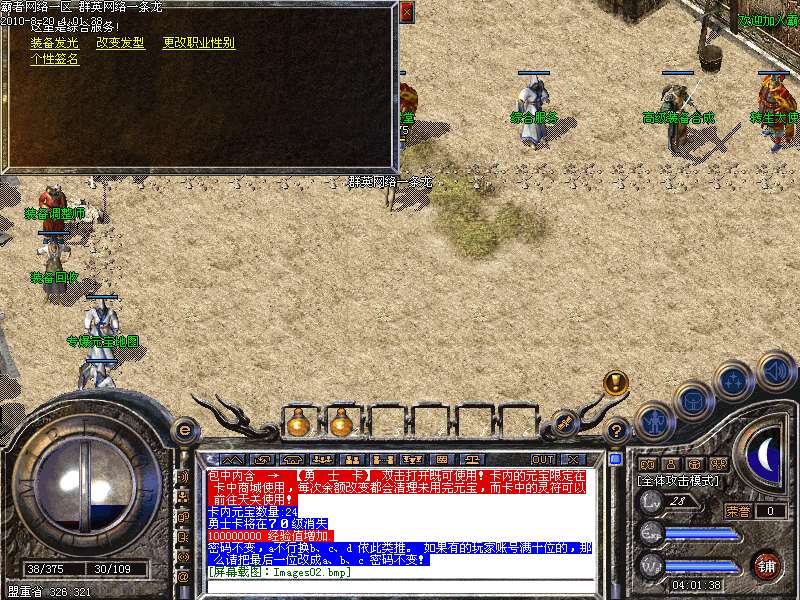Click the yellow exclamation mark alert icon
The width and height of the screenshot is (800, 600).
pyautogui.click(x=616, y=382)
